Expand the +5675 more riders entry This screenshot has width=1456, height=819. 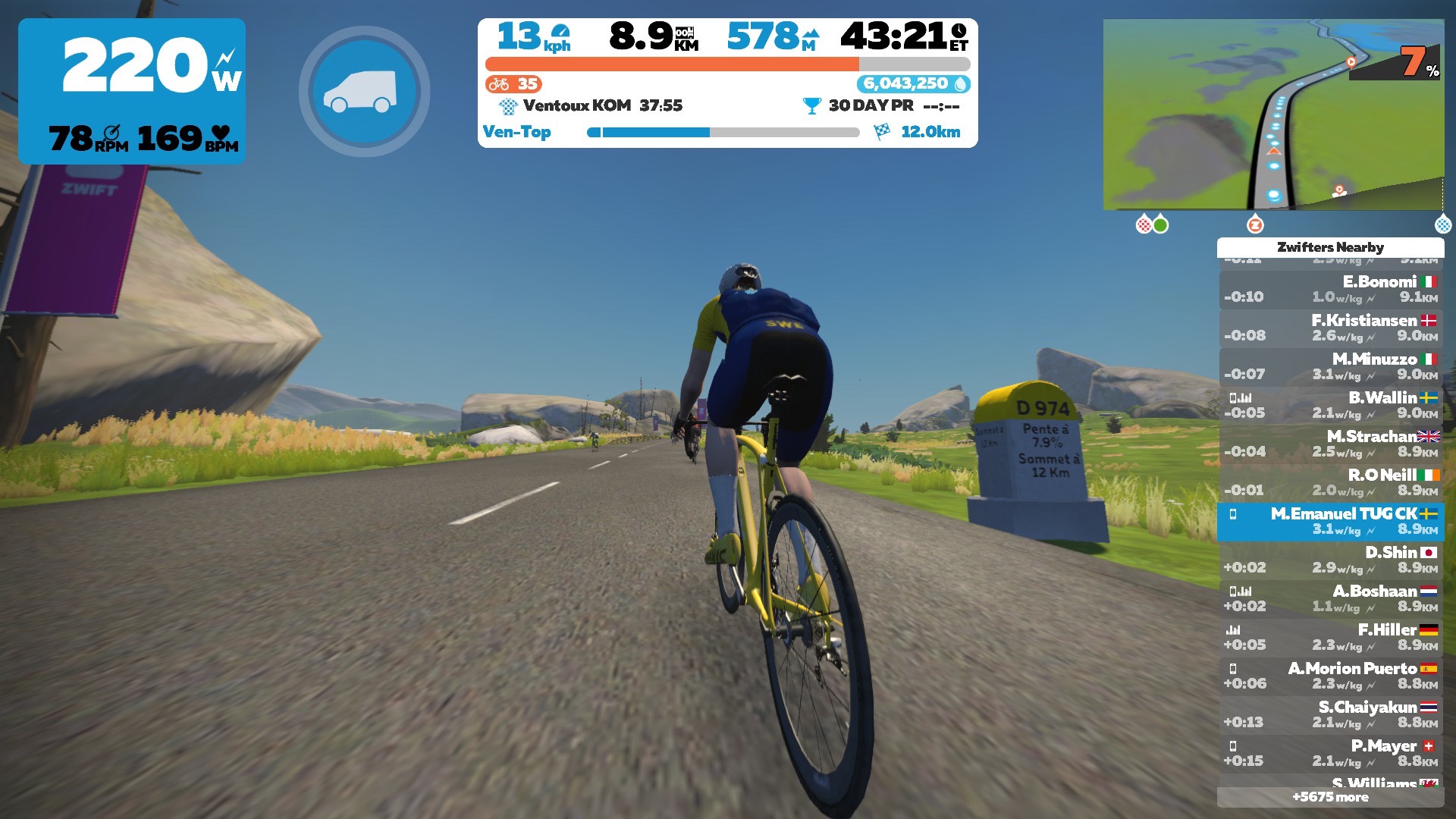(1330, 797)
